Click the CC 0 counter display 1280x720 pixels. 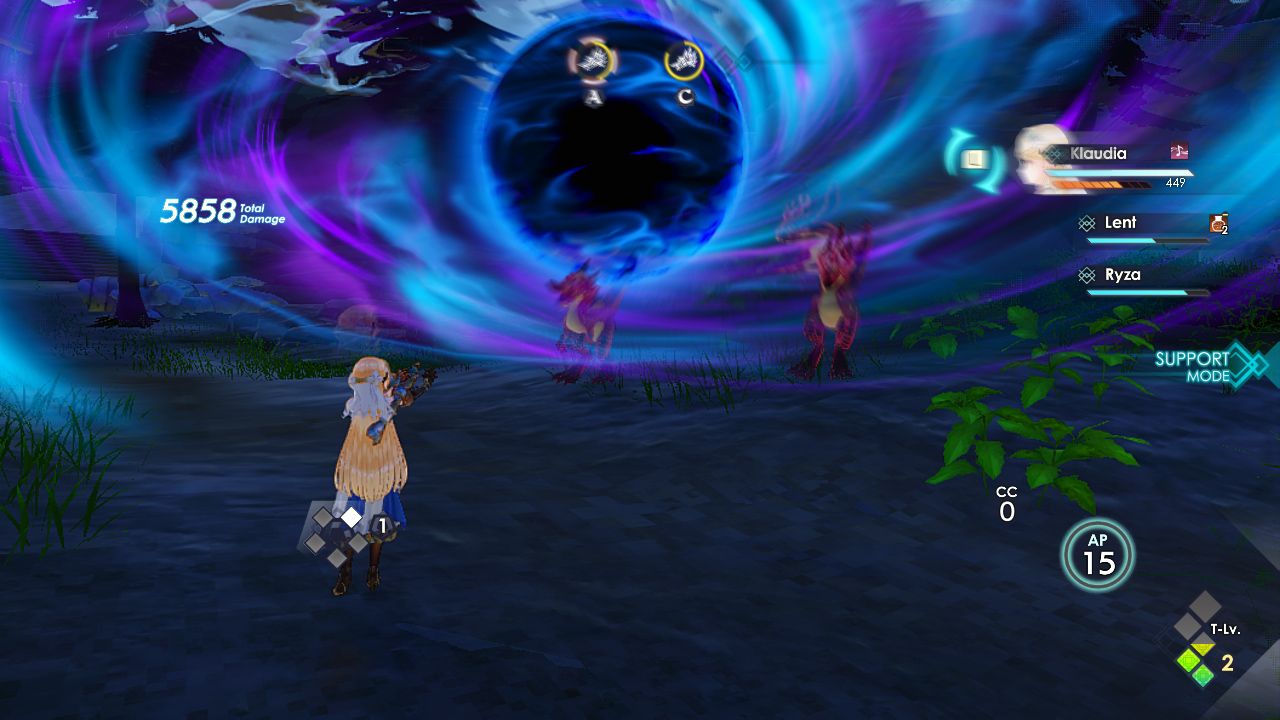coord(1006,502)
